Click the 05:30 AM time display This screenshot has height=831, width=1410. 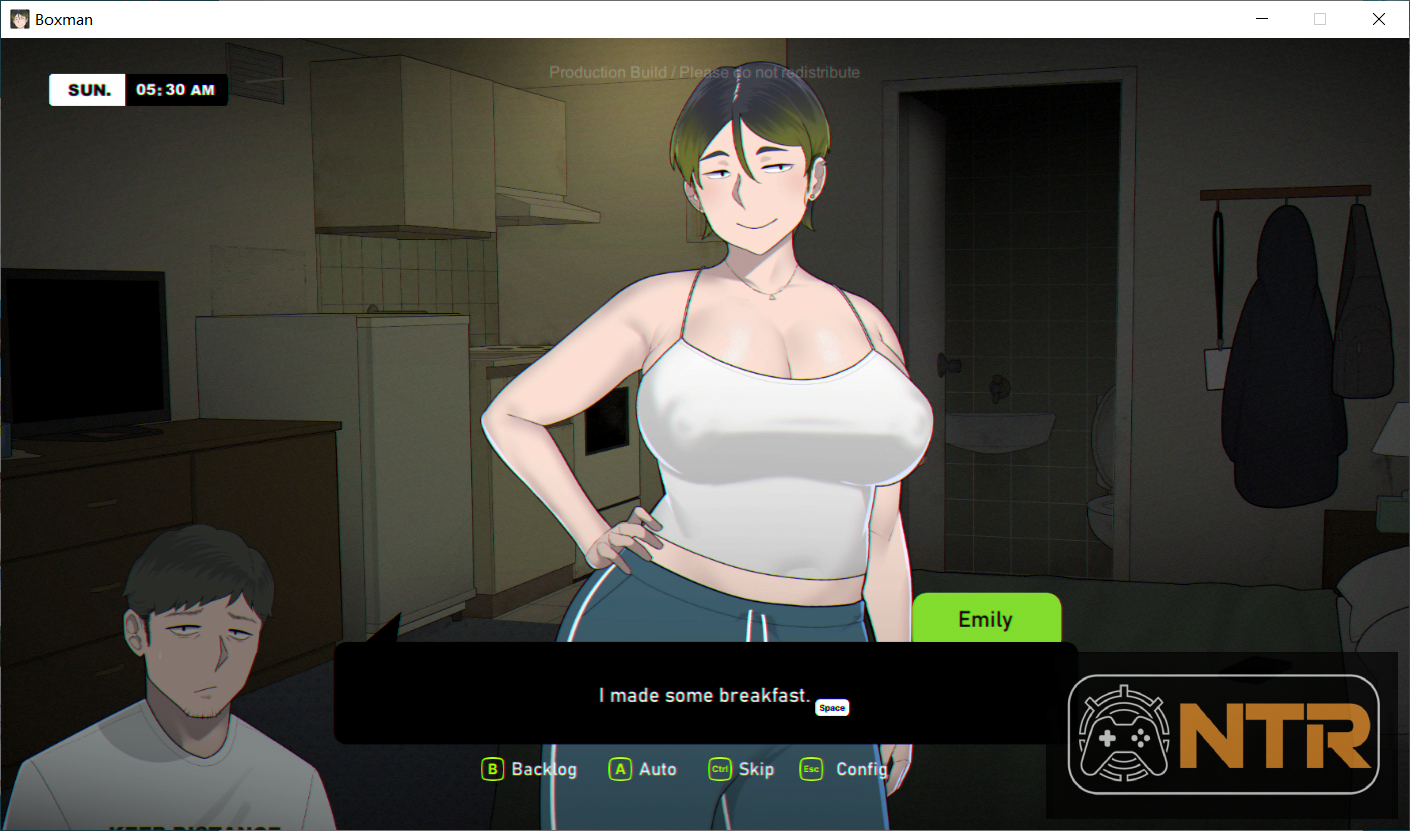click(x=176, y=89)
